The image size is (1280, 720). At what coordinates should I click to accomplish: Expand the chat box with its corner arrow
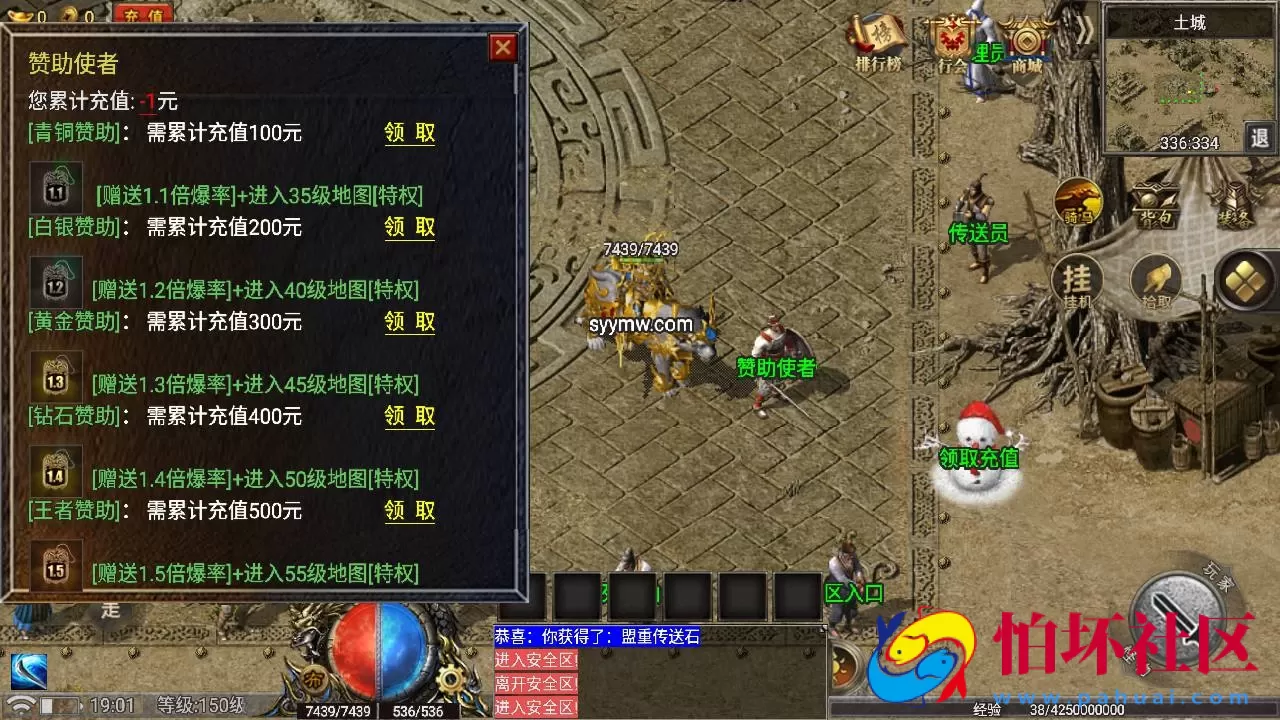pyautogui.click(x=822, y=629)
